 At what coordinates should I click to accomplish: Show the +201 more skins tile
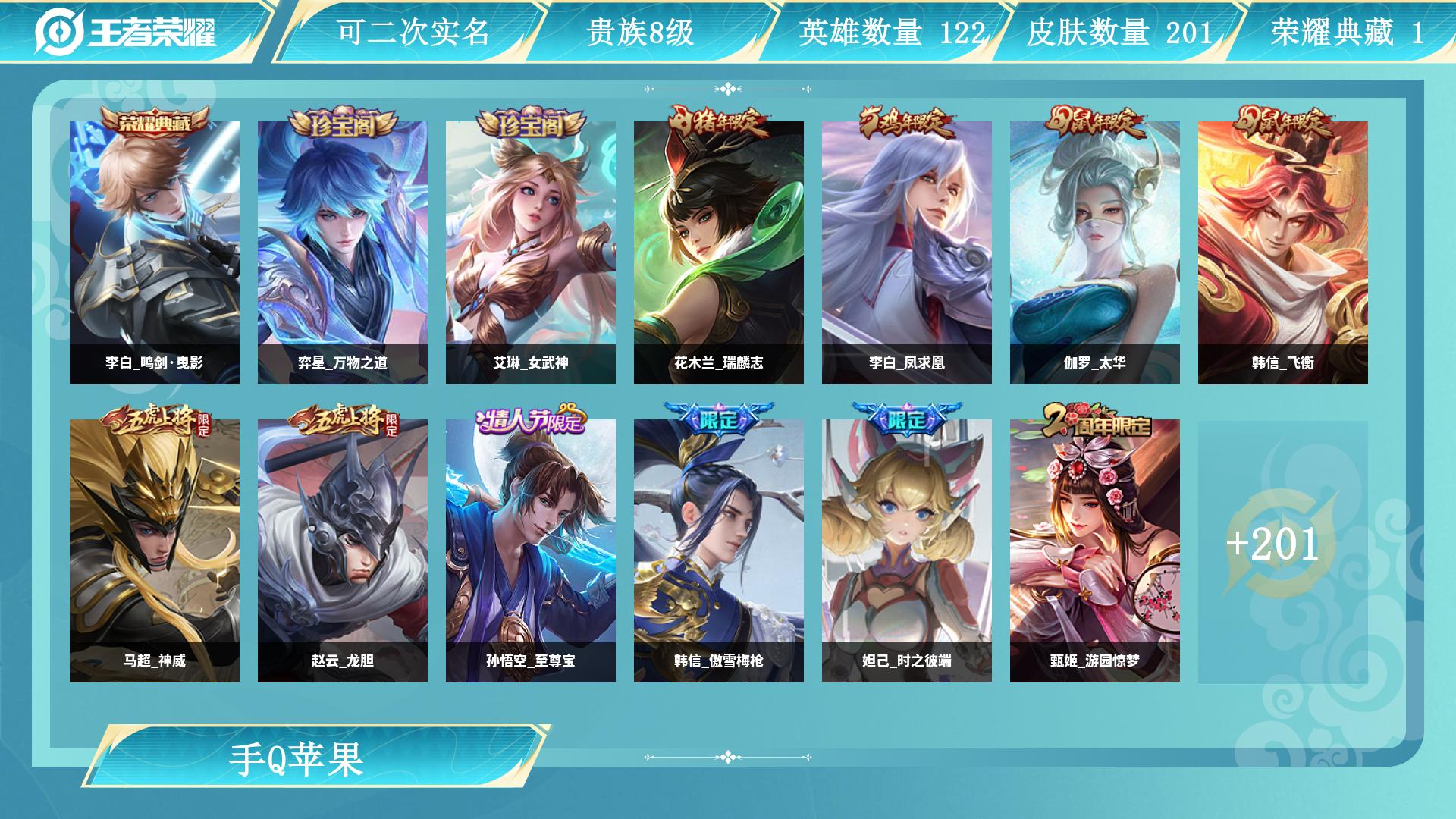(x=1283, y=551)
